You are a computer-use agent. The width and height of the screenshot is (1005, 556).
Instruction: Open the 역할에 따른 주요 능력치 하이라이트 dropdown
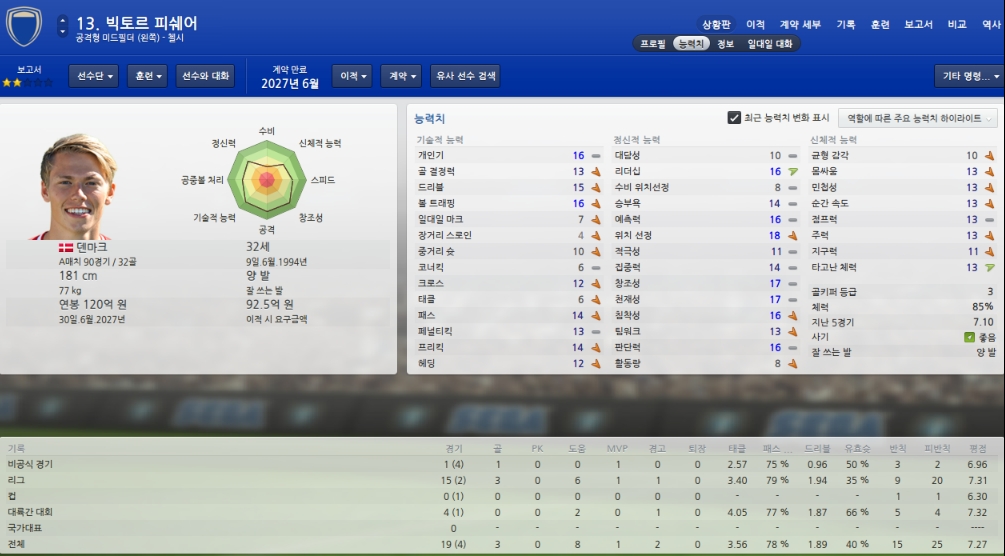pyautogui.click(x=918, y=118)
